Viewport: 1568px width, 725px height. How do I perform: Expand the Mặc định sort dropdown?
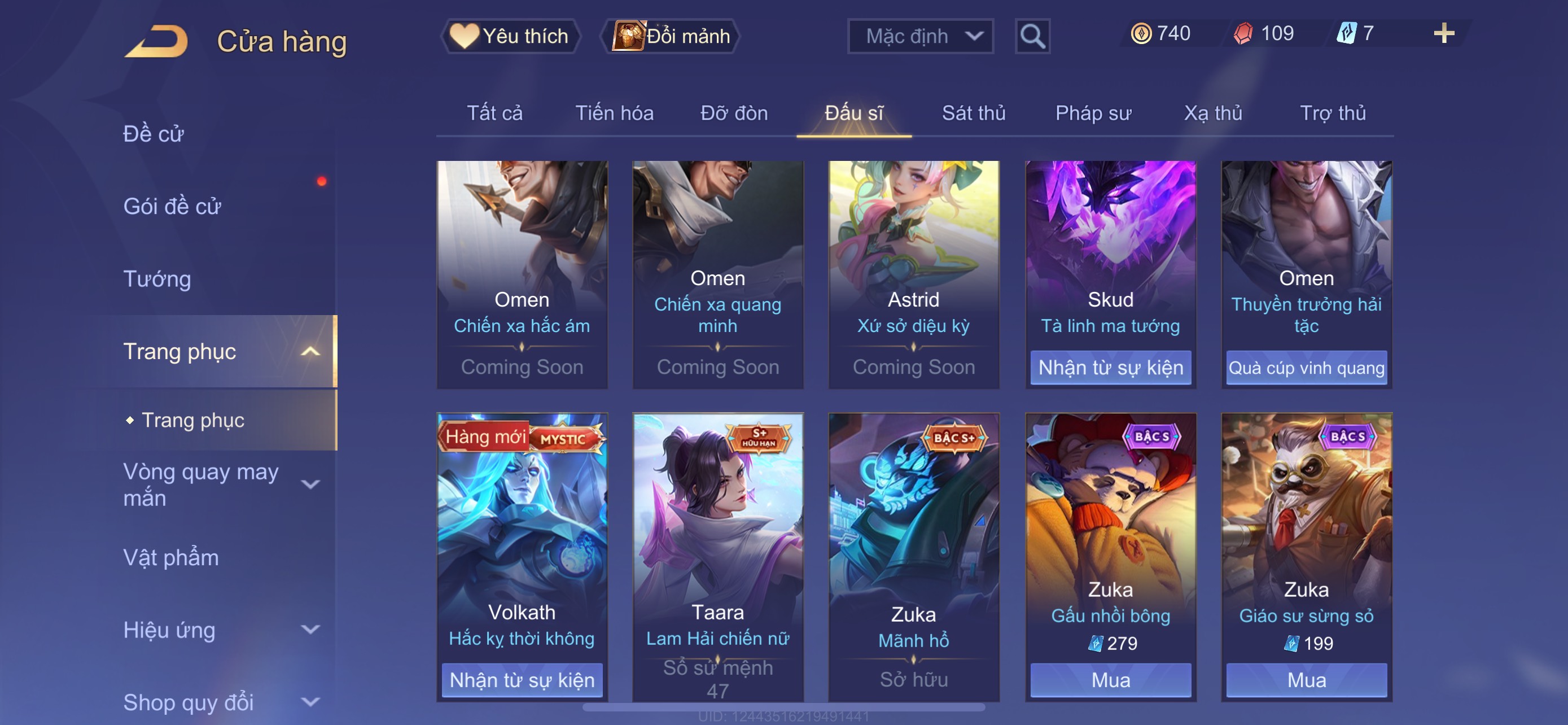tap(919, 36)
